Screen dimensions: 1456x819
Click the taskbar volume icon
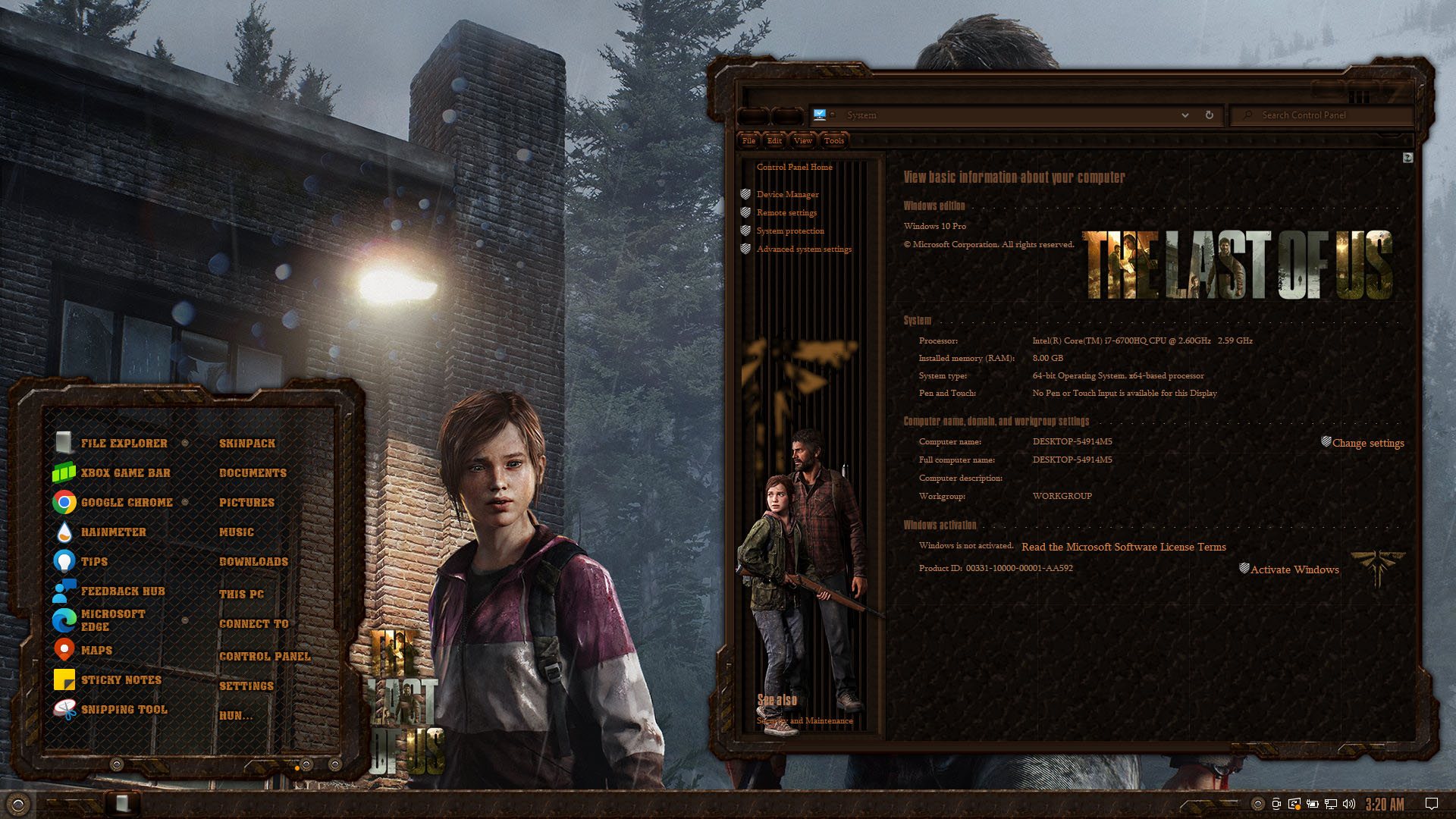(1349, 804)
